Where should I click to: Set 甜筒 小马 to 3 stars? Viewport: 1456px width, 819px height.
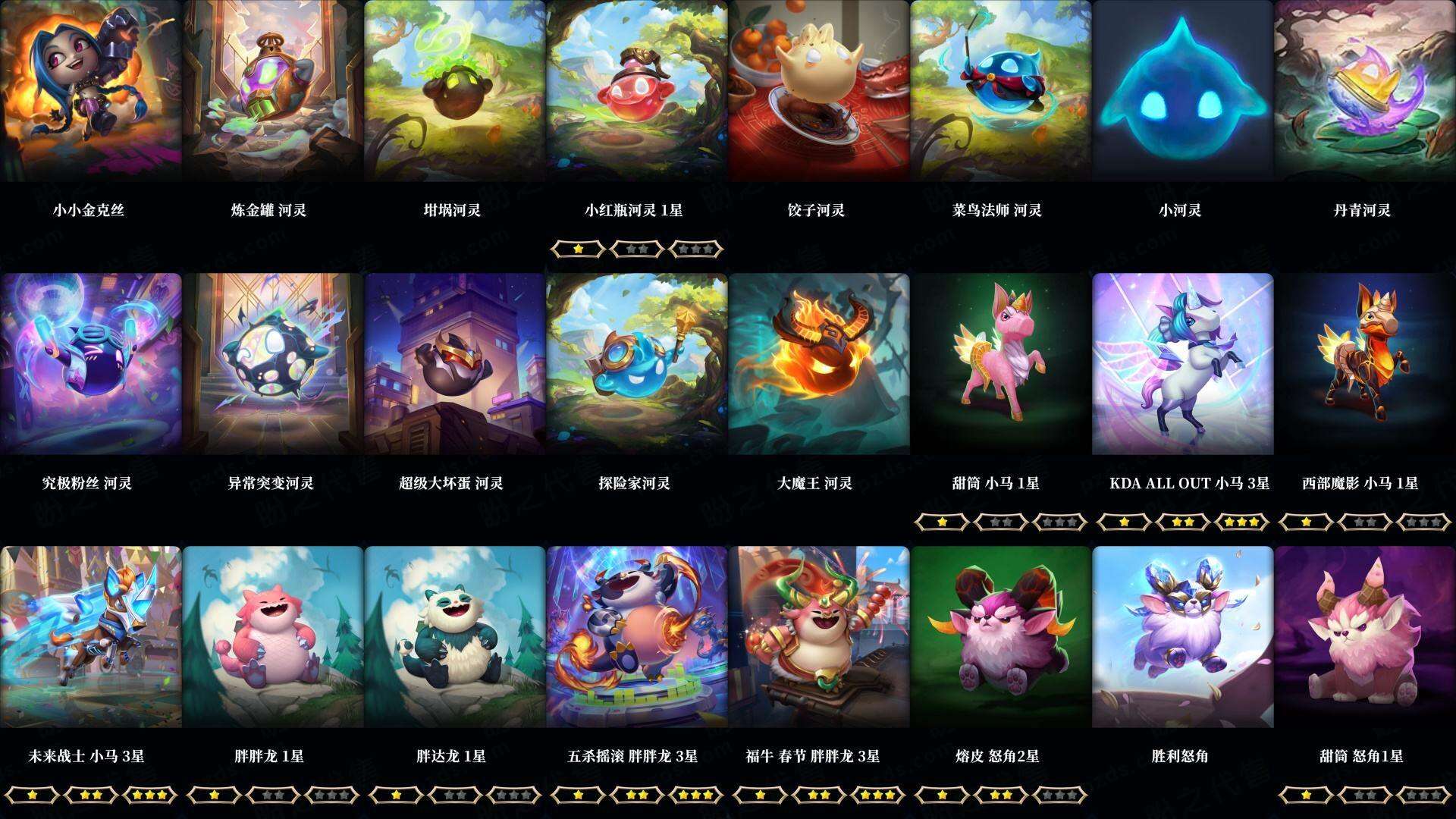(x=1059, y=521)
